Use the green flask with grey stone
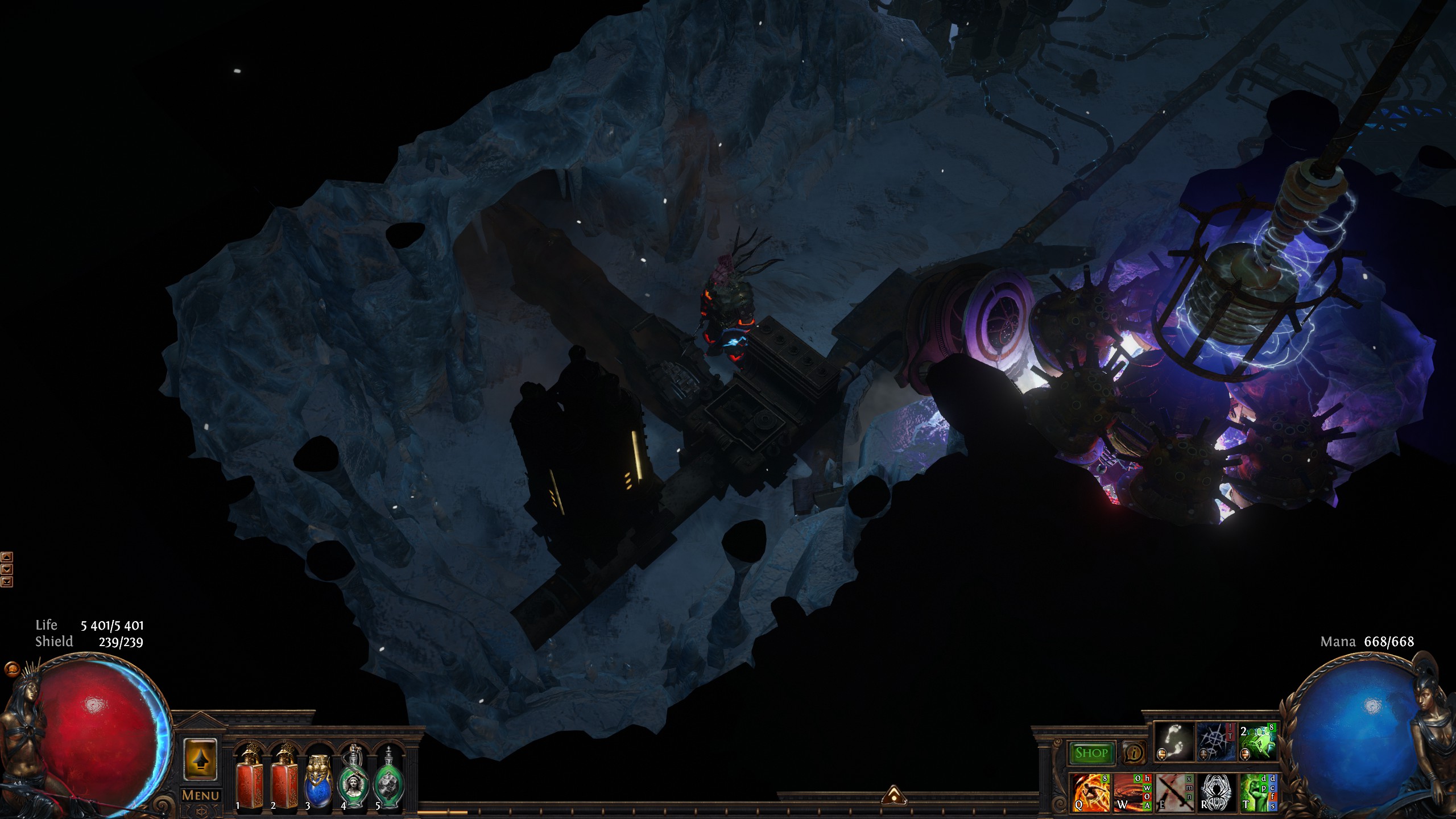The width and height of the screenshot is (1456, 819). pyautogui.click(x=389, y=779)
